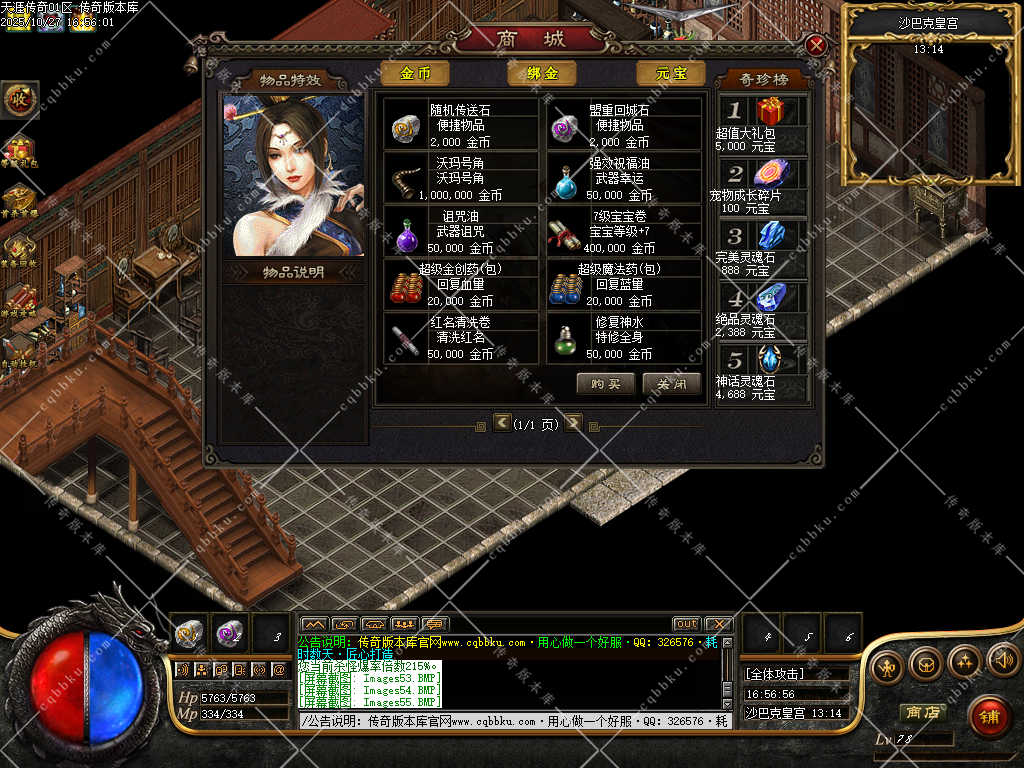The width and height of the screenshot is (1024, 768).
Task: Select the 强效祝福油 blessing oil
Action: coord(624,179)
